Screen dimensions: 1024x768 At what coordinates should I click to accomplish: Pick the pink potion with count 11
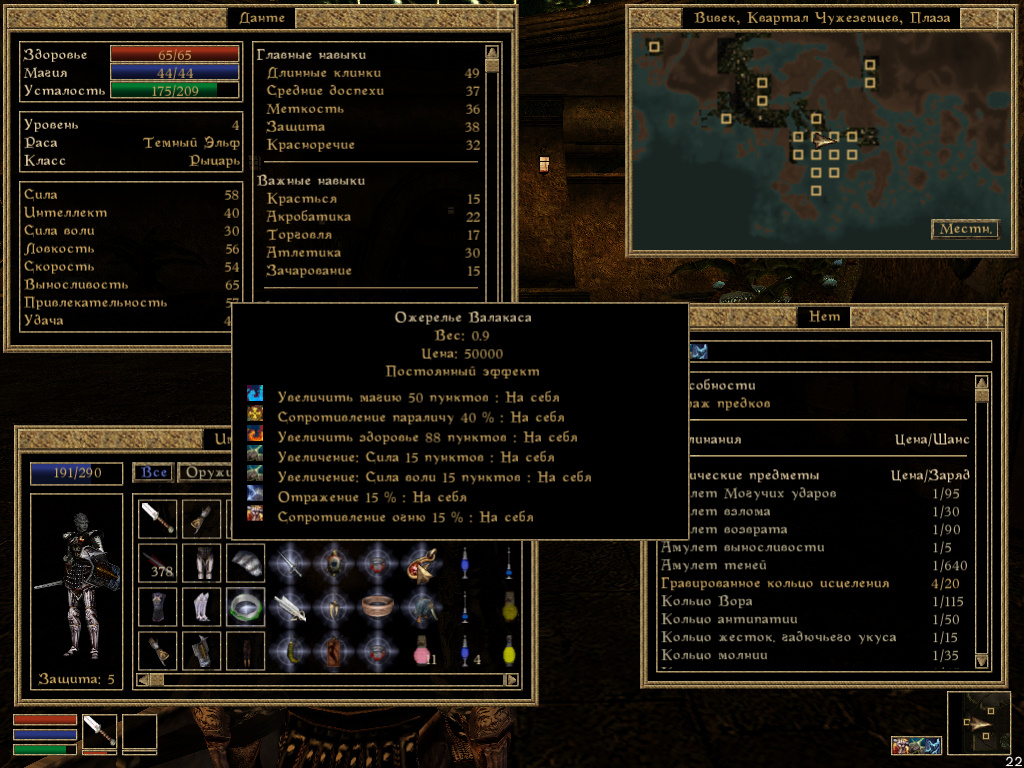(421, 651)
